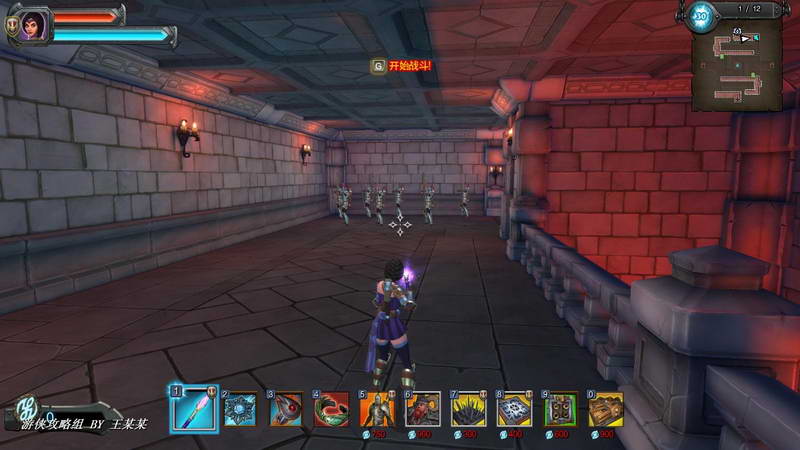Pick the snowflake floor trap in slot 8
The width and height of the screenshot is (800, 450).
tap(515, 409)
